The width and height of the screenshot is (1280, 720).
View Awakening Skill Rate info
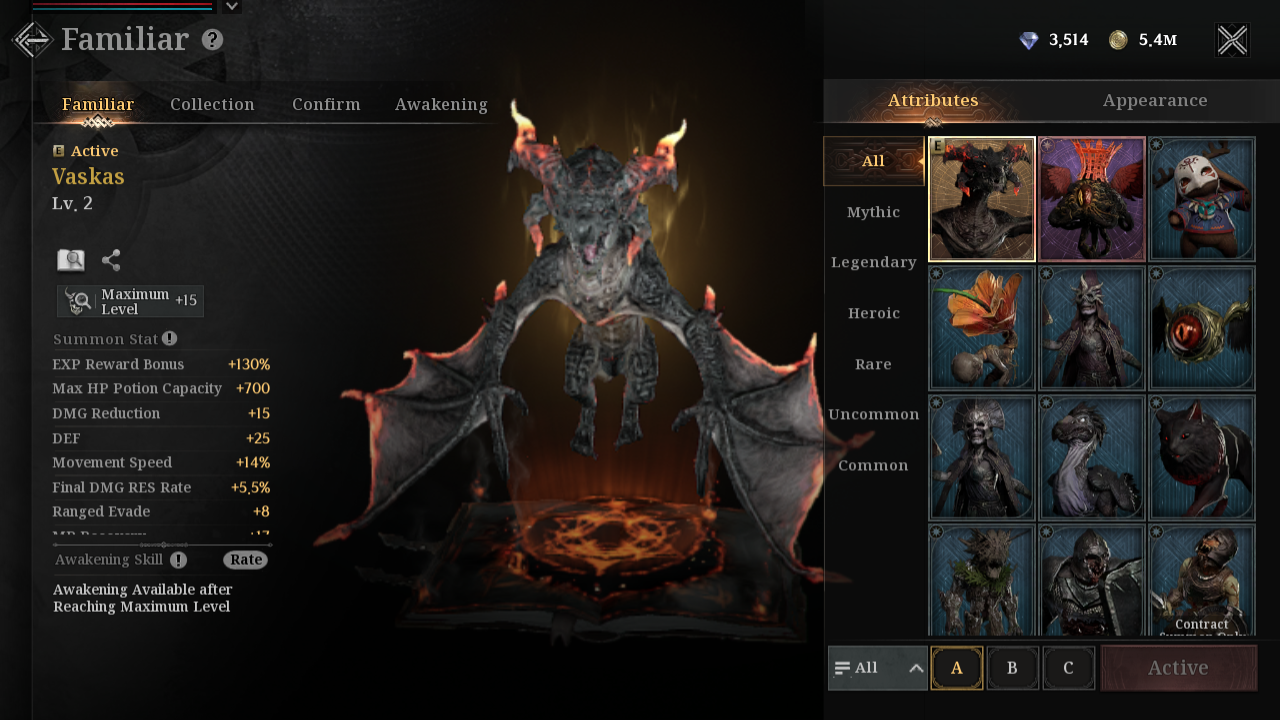tap(245, 560)
